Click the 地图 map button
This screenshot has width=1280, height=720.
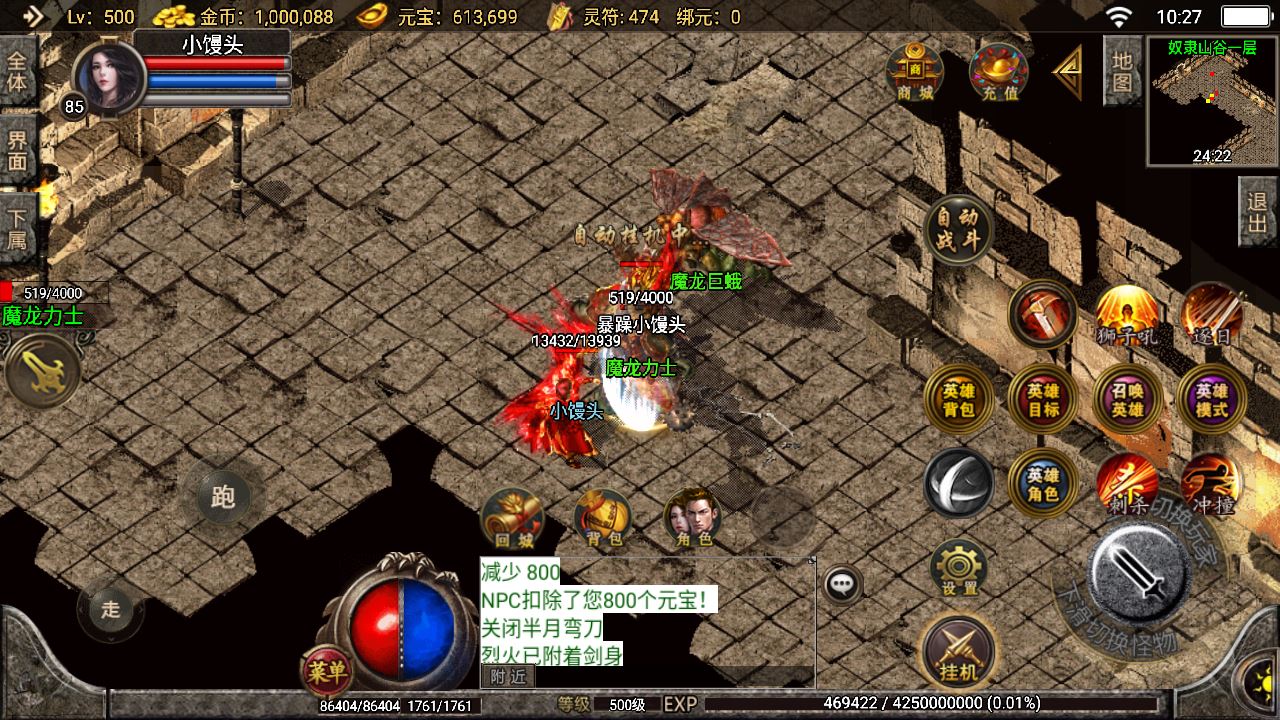click(x=1122, y=71)
